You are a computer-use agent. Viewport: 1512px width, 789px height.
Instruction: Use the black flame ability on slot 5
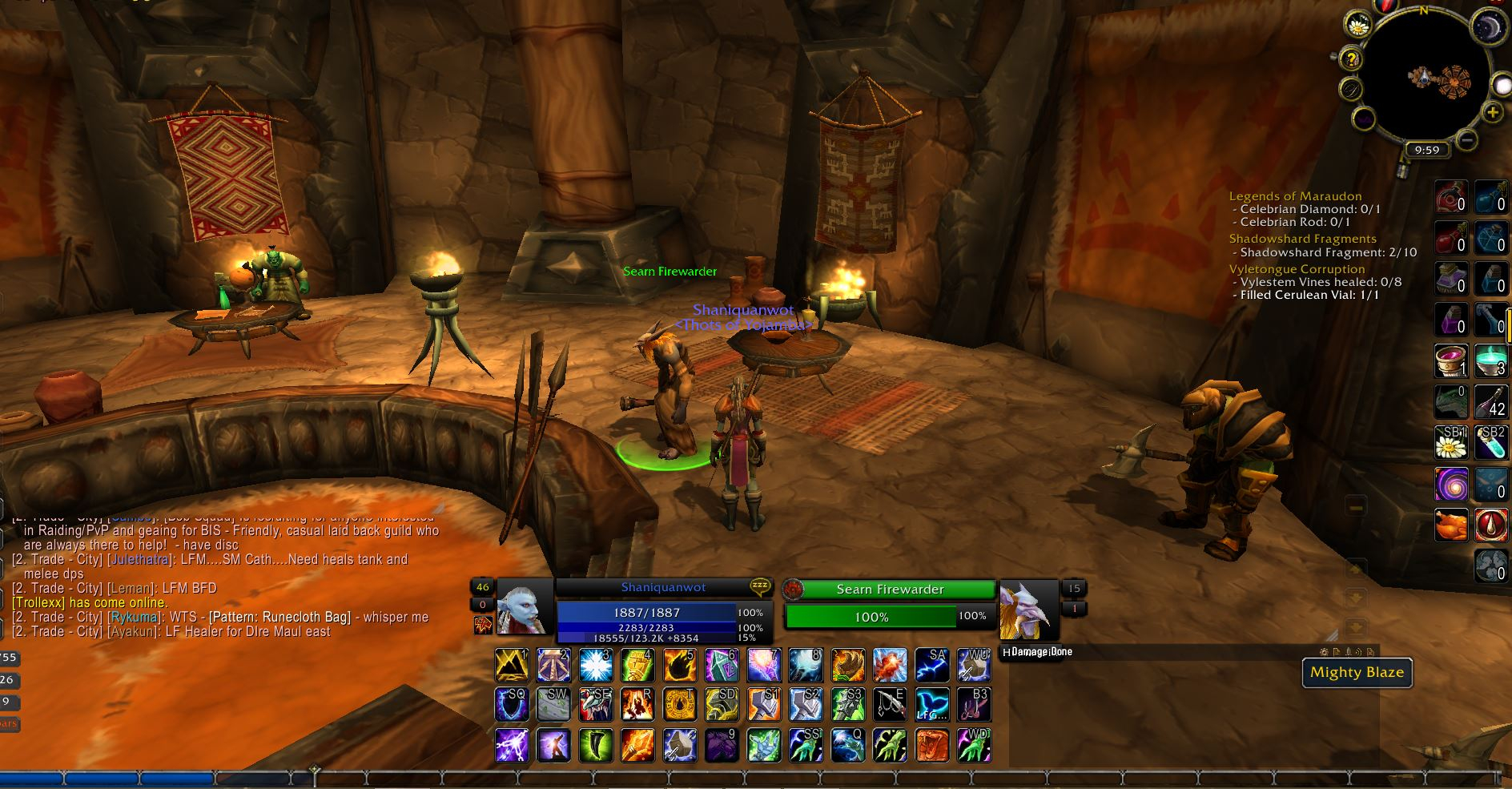point(681,666)
